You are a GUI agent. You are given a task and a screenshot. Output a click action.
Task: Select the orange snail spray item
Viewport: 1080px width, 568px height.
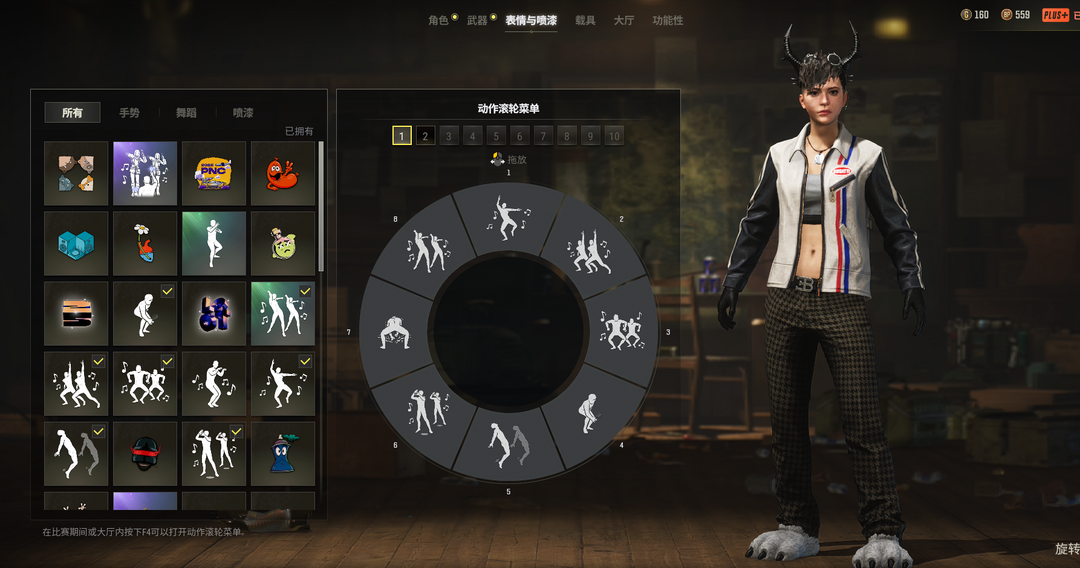click(283, 173)
